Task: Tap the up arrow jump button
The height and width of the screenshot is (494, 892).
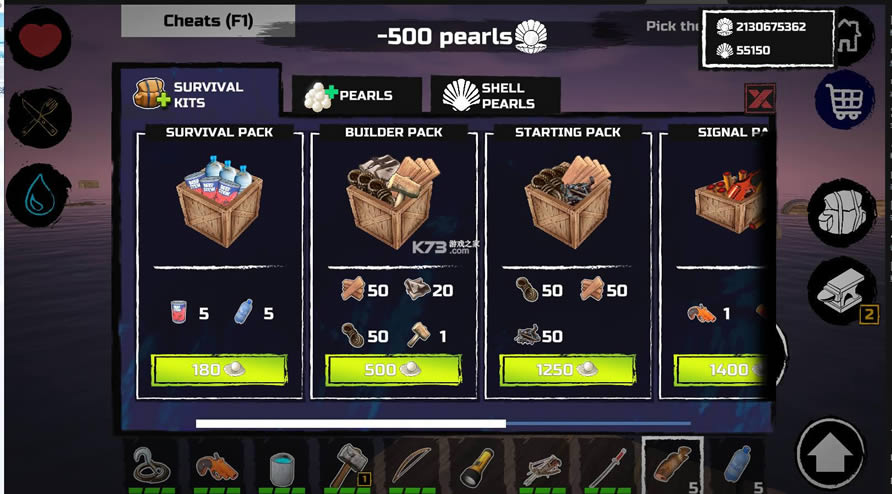Action: tap(830, 453)
